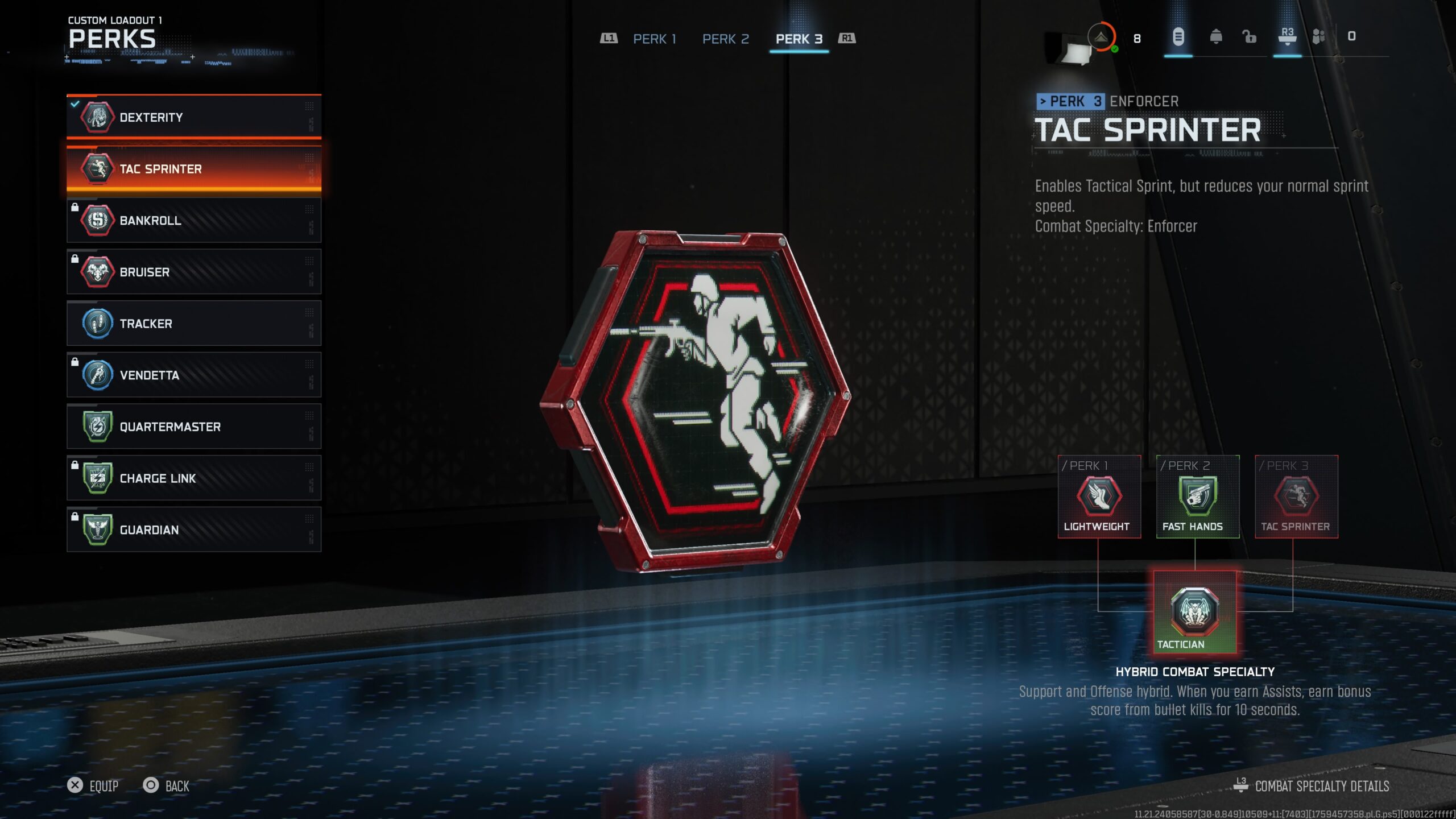Open the notifications bell icon
1456x819 pixels.
click(x=1215, y=38)
